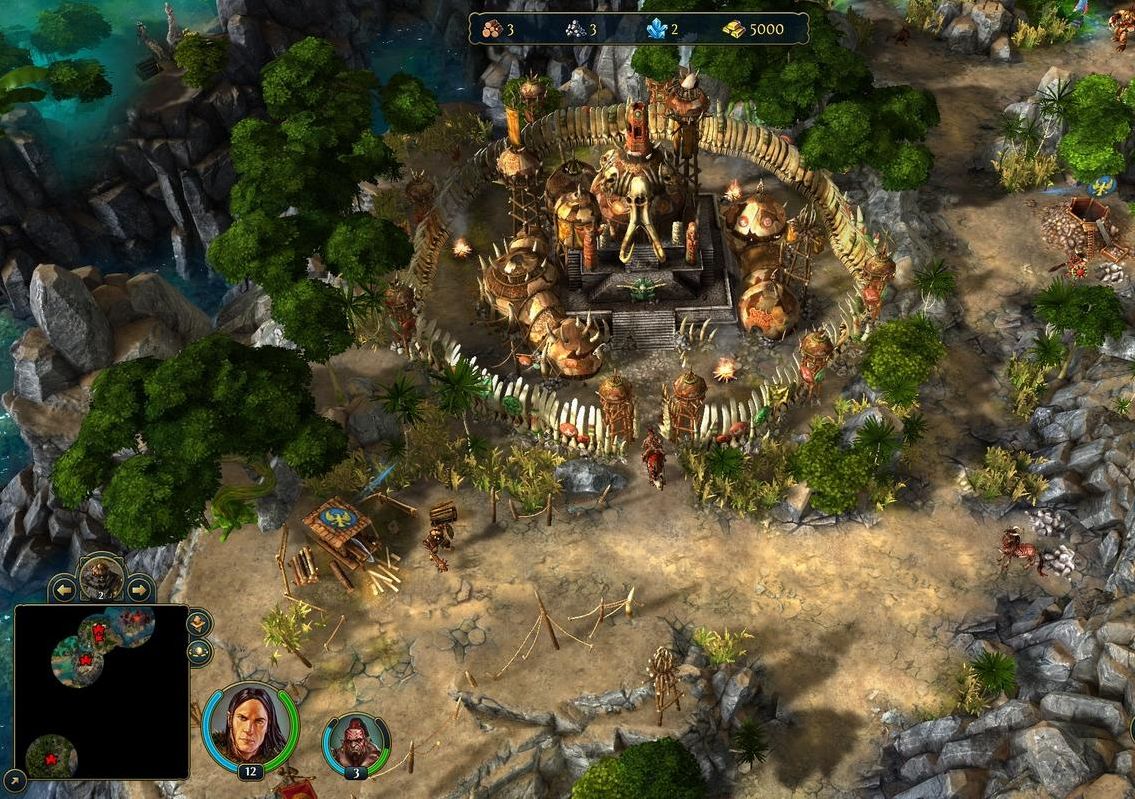Select the long-haired hero portrait
The height and width of the screenshot is (799, 1135).
click(248, 723)
